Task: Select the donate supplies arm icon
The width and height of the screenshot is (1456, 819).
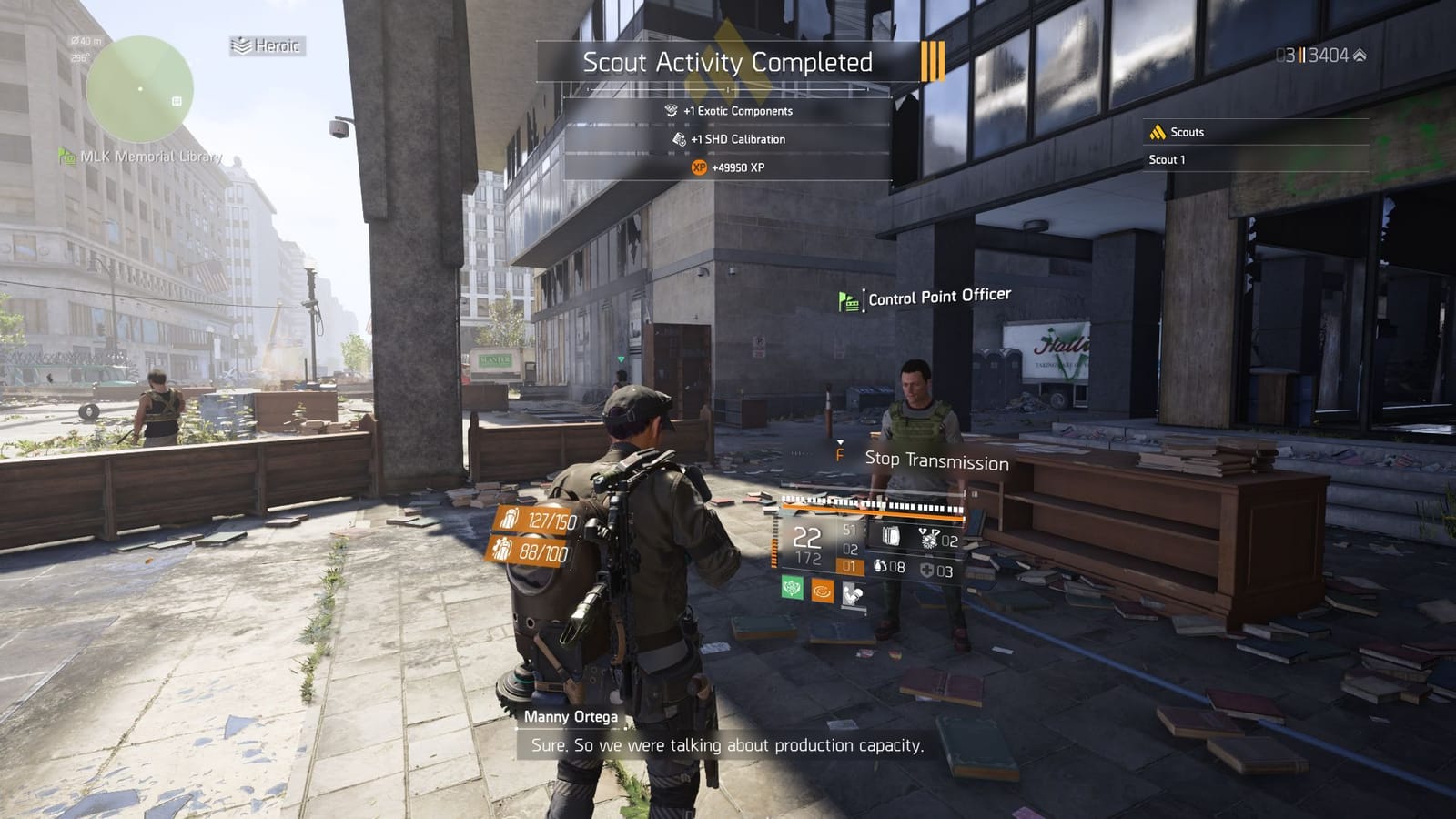Action: click(x=852, y=595)
